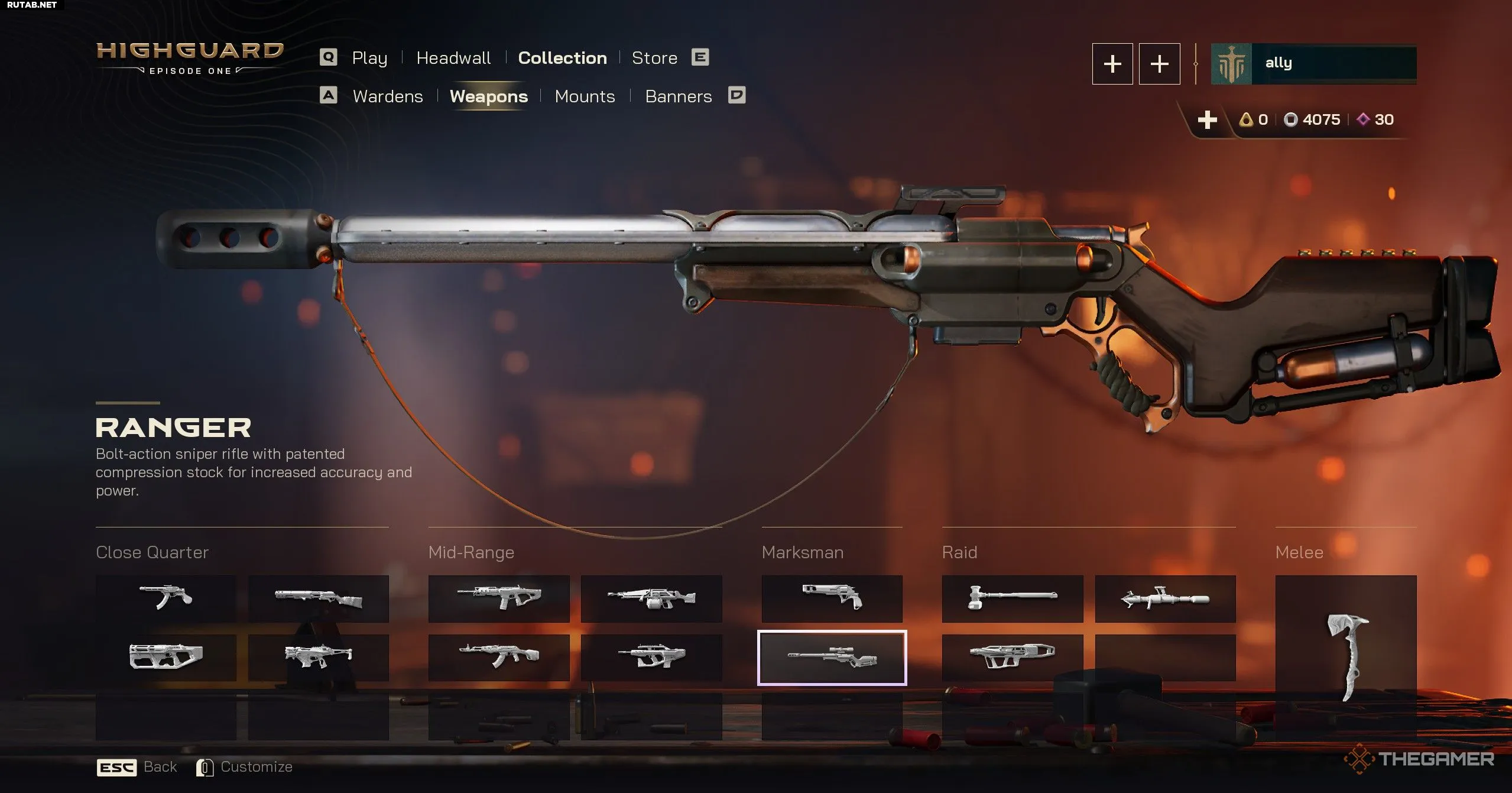This screenshot has height=793, width=1512.
Task: Switch to the Mounts sub-tab
Action: tap(585, 96)
